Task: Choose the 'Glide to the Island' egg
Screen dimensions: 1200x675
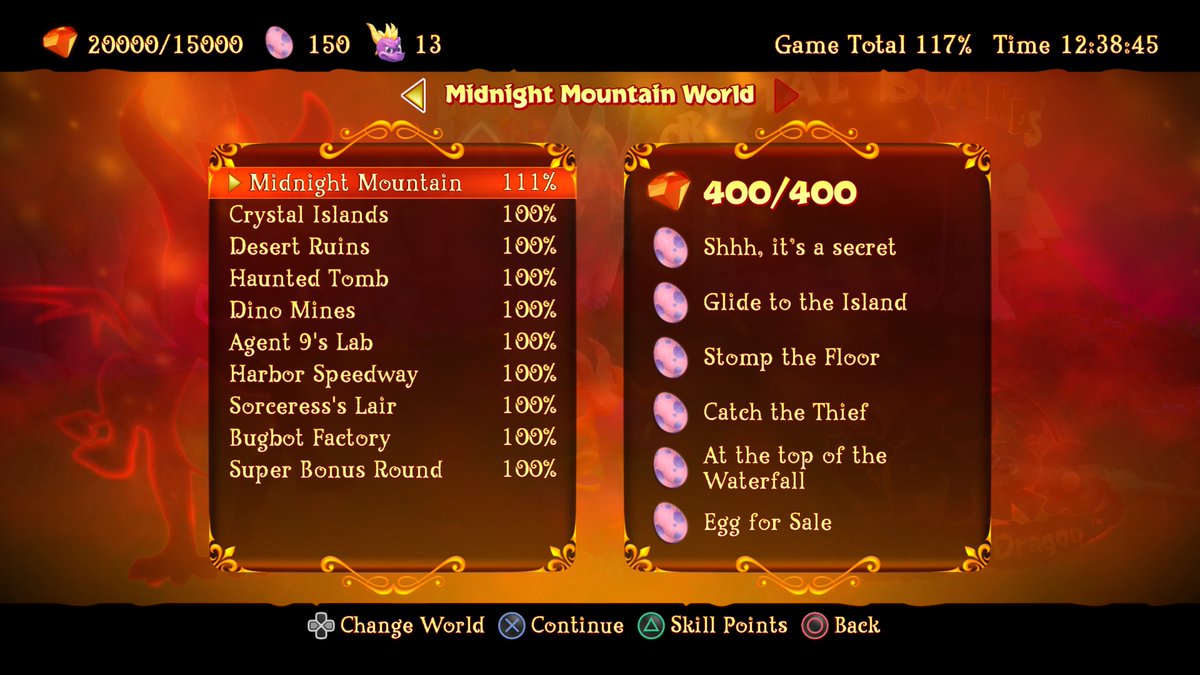Action: point(804,303)
